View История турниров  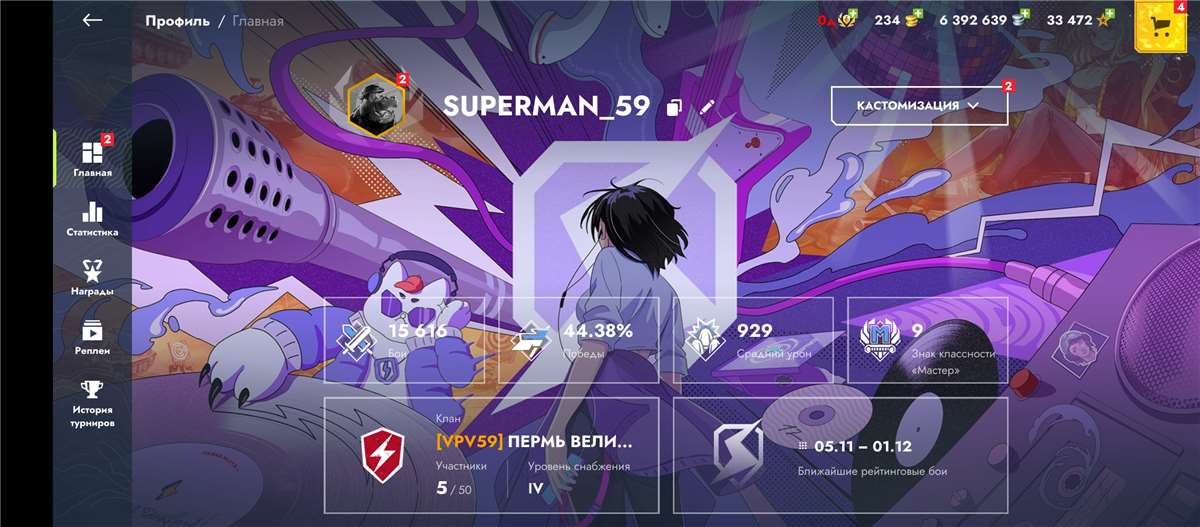pos(92,402)
